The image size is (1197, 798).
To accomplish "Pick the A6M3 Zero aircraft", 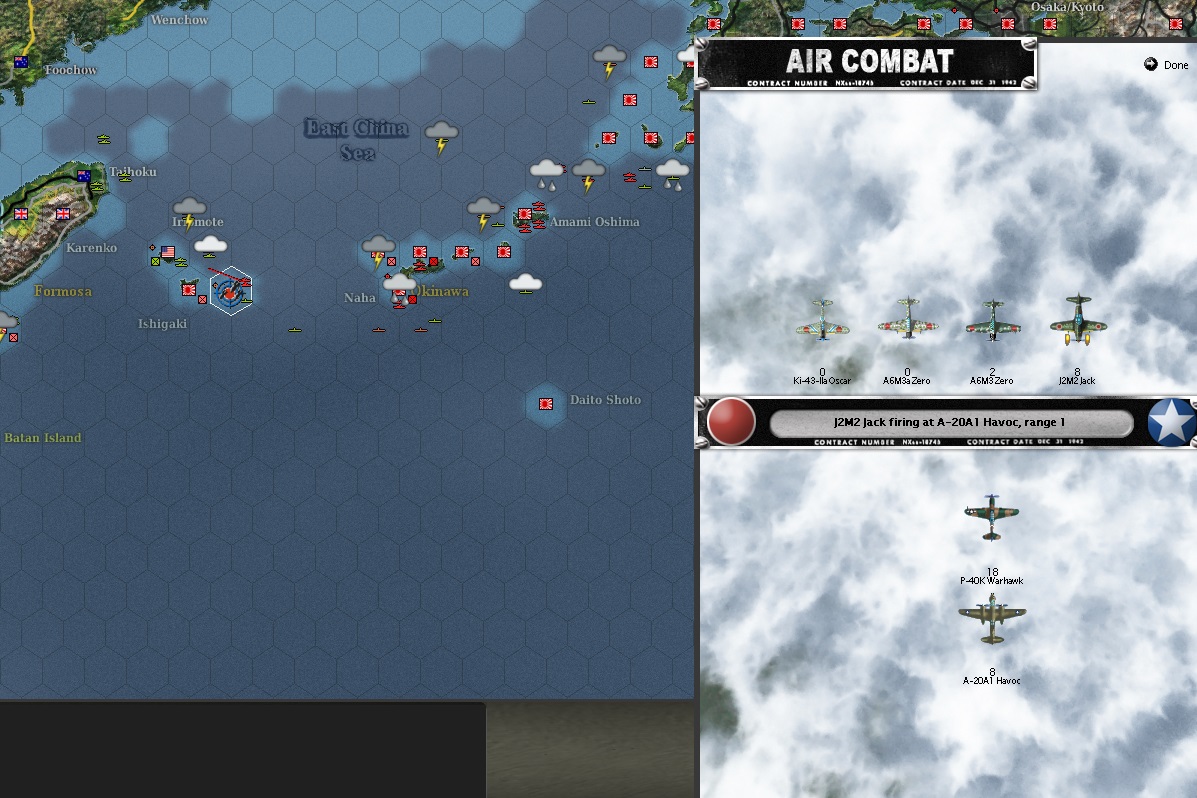I will point(992,320).
